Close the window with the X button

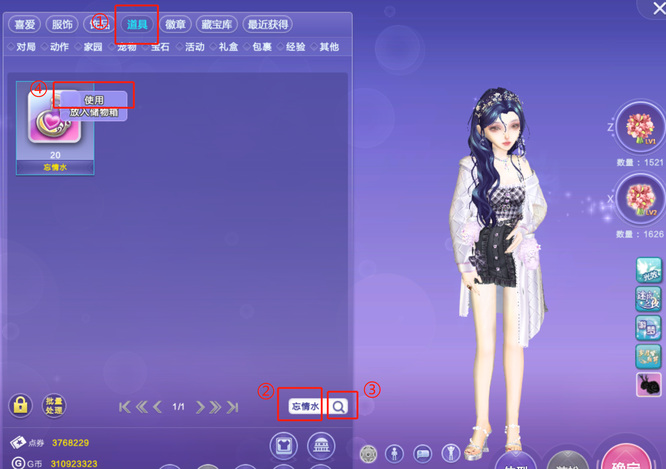click(657, 9)
